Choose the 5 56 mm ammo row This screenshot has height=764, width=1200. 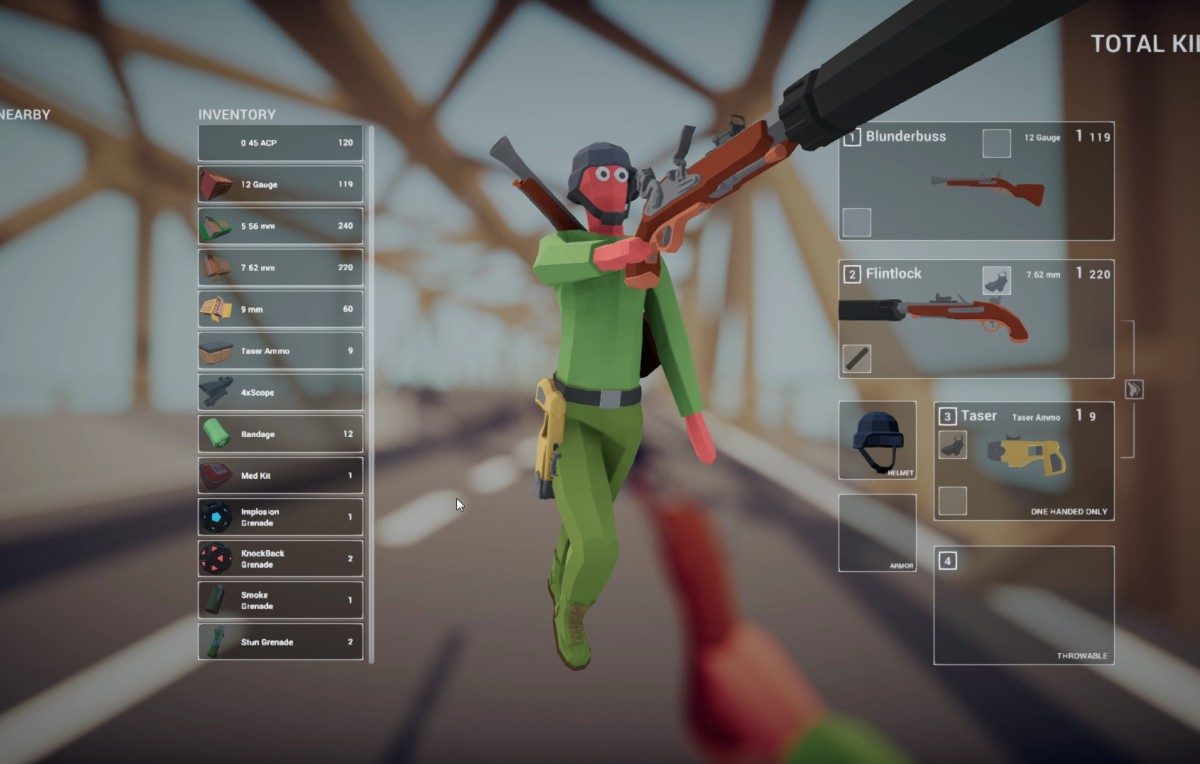click(280, 226)
